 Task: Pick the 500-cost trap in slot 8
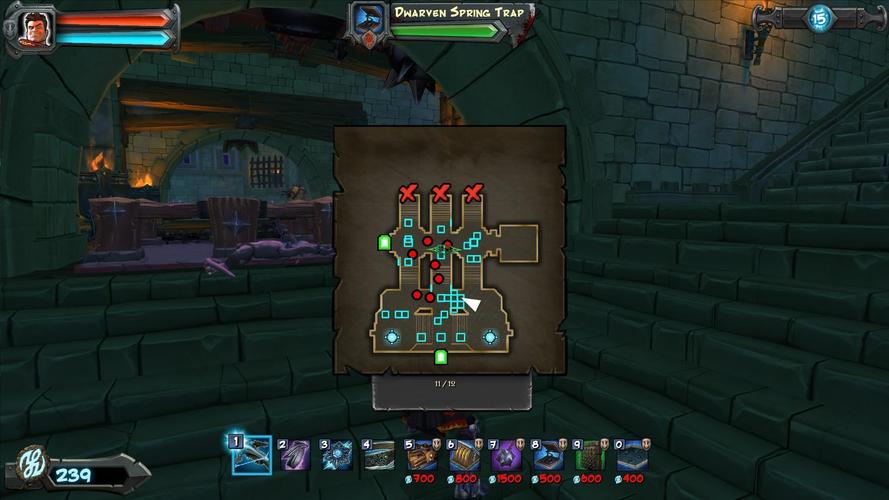(x=548, y=455)
